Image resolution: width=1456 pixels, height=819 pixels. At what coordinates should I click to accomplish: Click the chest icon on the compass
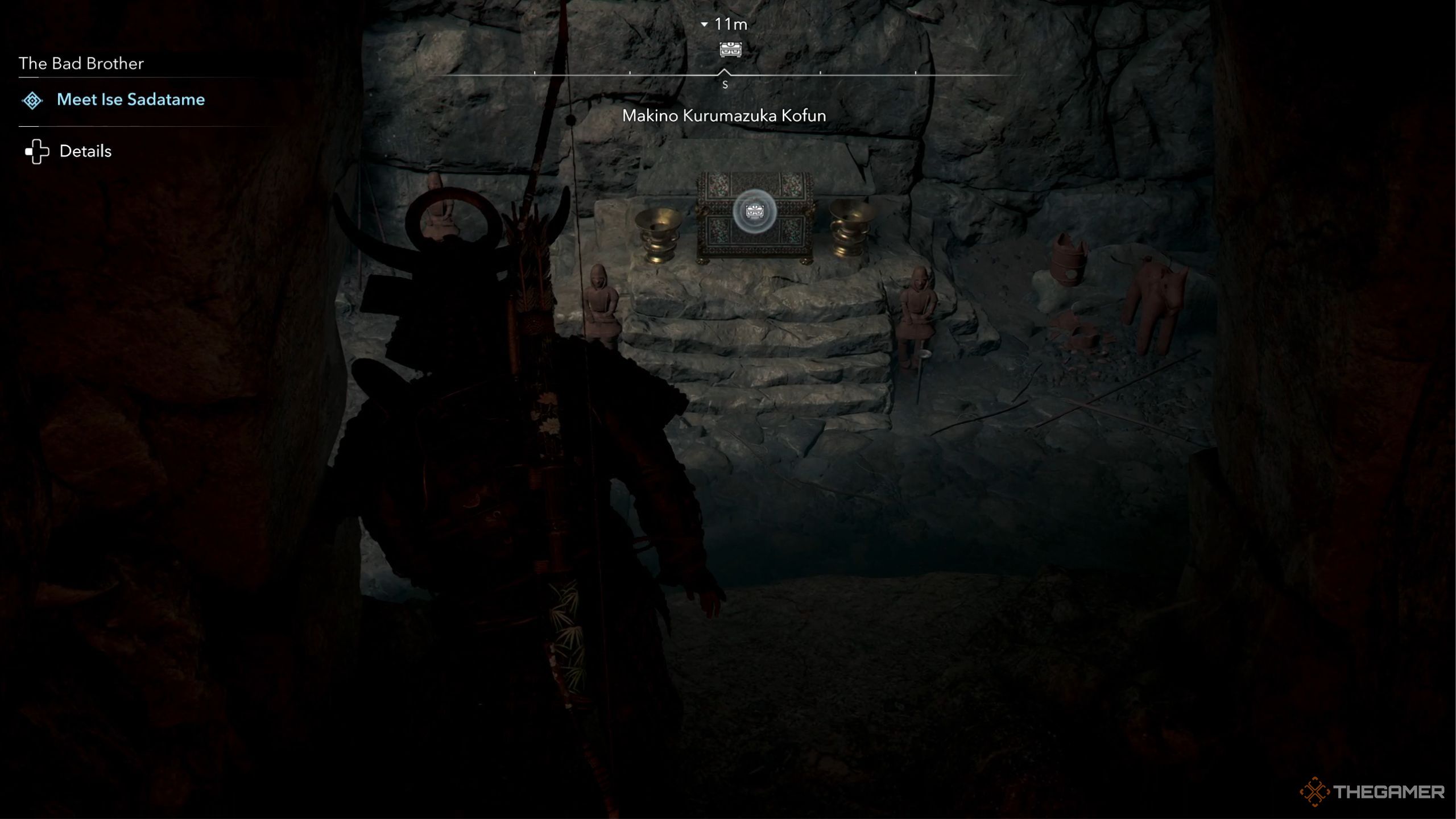[730, 49]
